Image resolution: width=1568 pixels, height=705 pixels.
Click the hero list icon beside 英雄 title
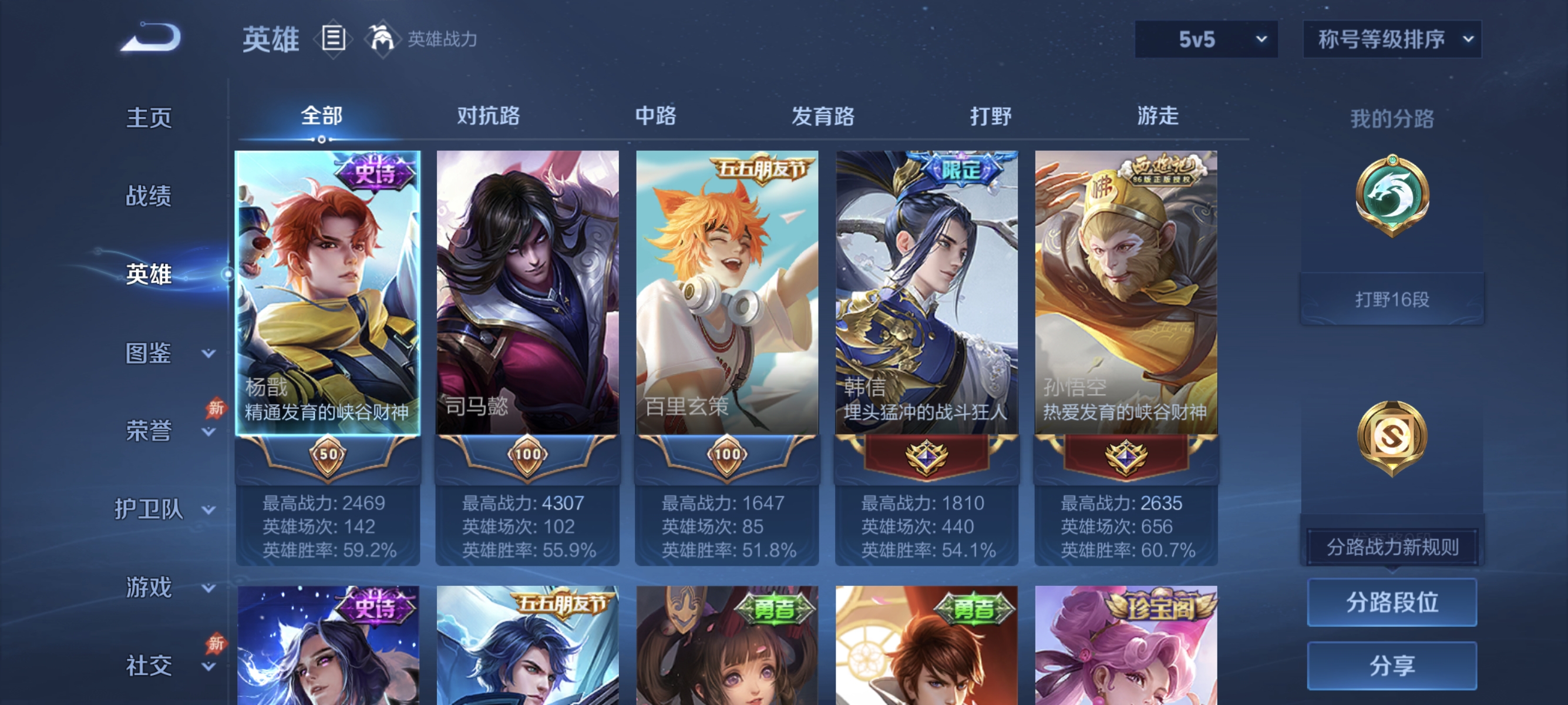coord(332,39)
